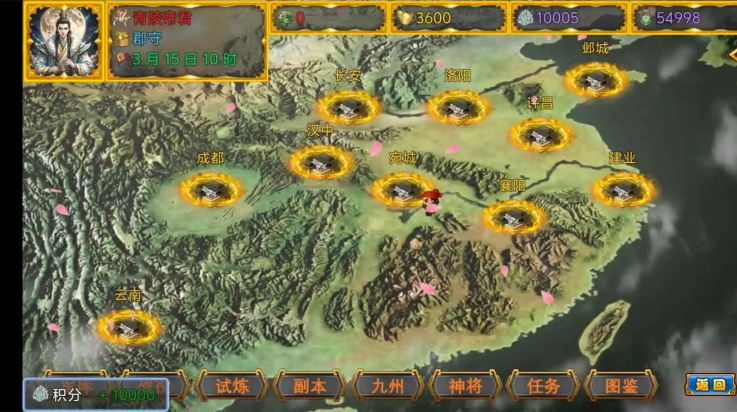Select the 襄阳 city marker

[x=514, y=216]
